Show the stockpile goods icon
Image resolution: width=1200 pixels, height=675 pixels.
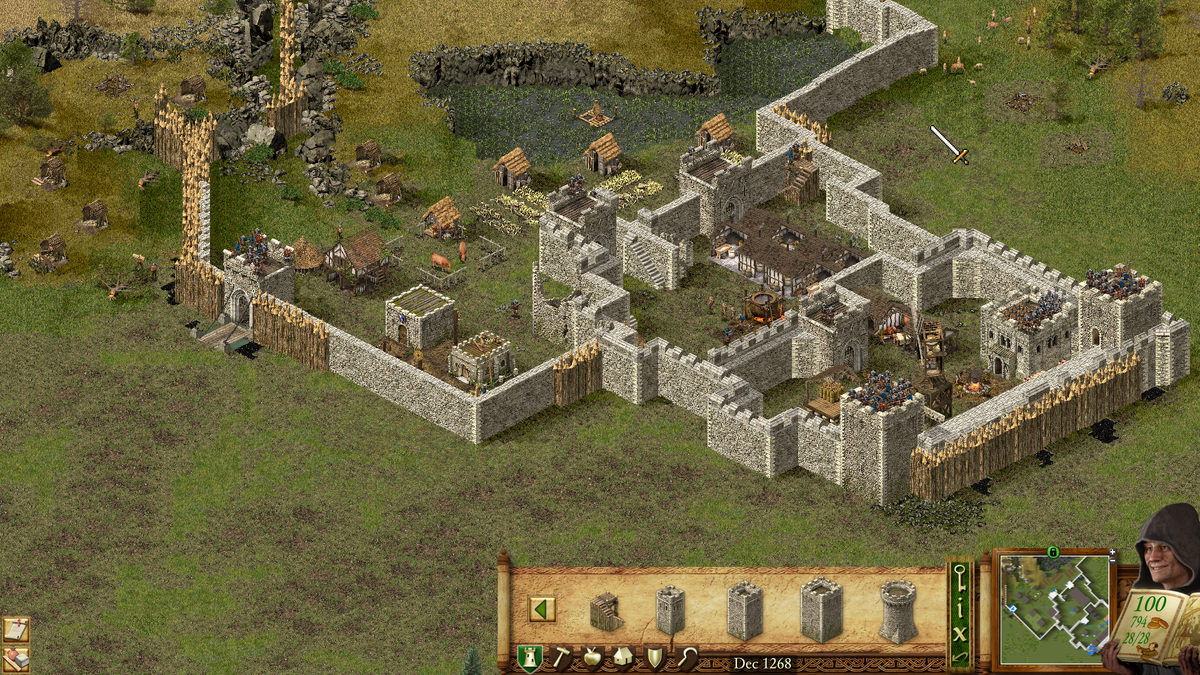click(15, 659)
